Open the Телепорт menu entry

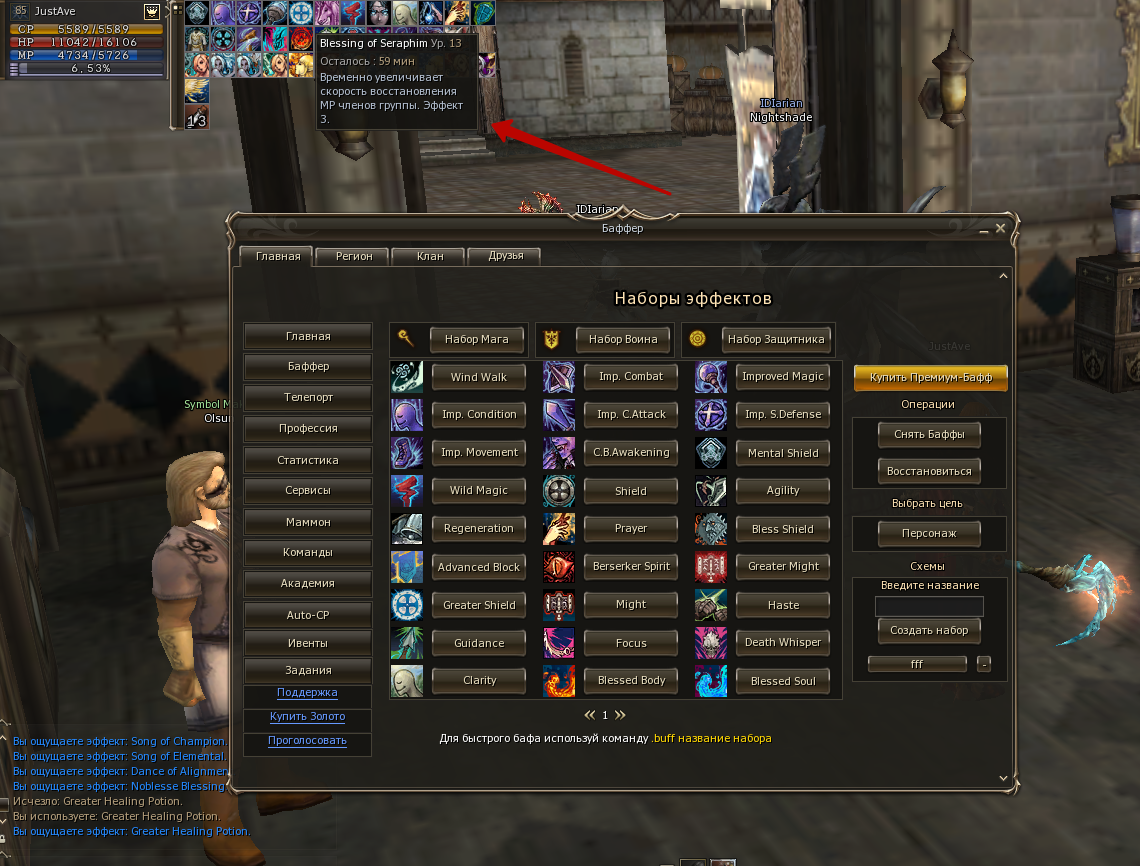[308, 397]
